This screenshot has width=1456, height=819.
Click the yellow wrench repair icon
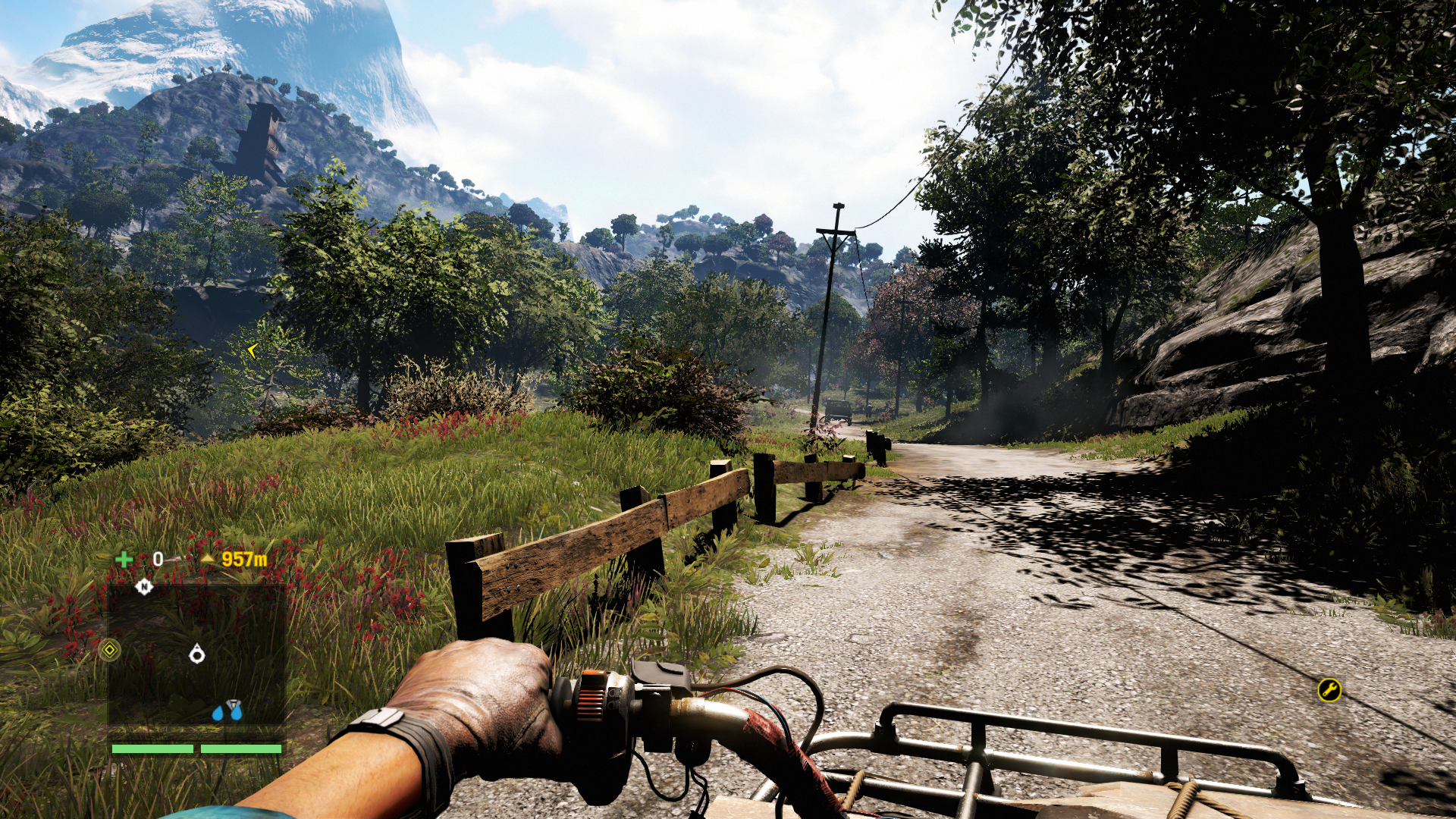click(1329, 689)
